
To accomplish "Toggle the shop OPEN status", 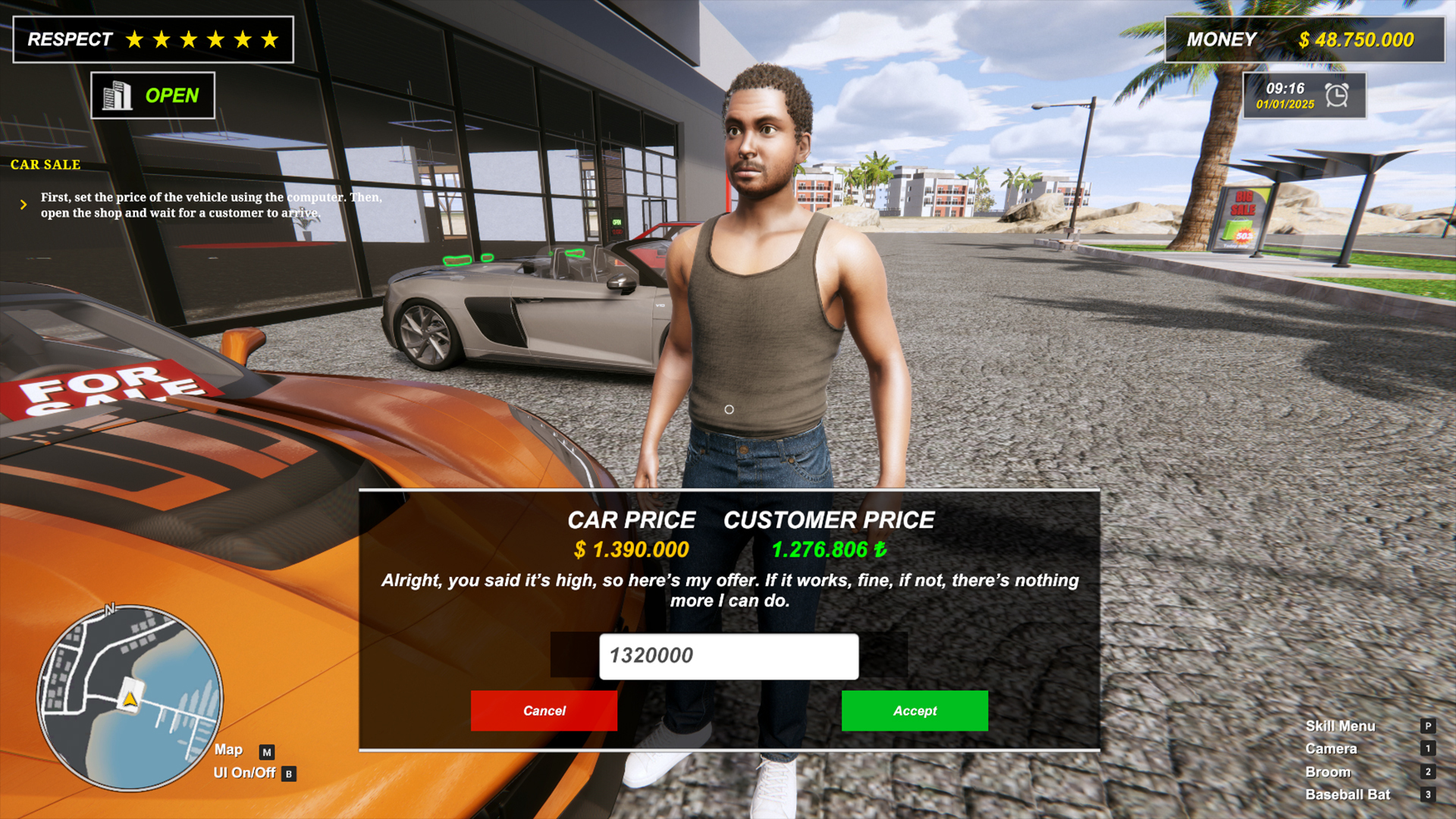I will 174,95.
